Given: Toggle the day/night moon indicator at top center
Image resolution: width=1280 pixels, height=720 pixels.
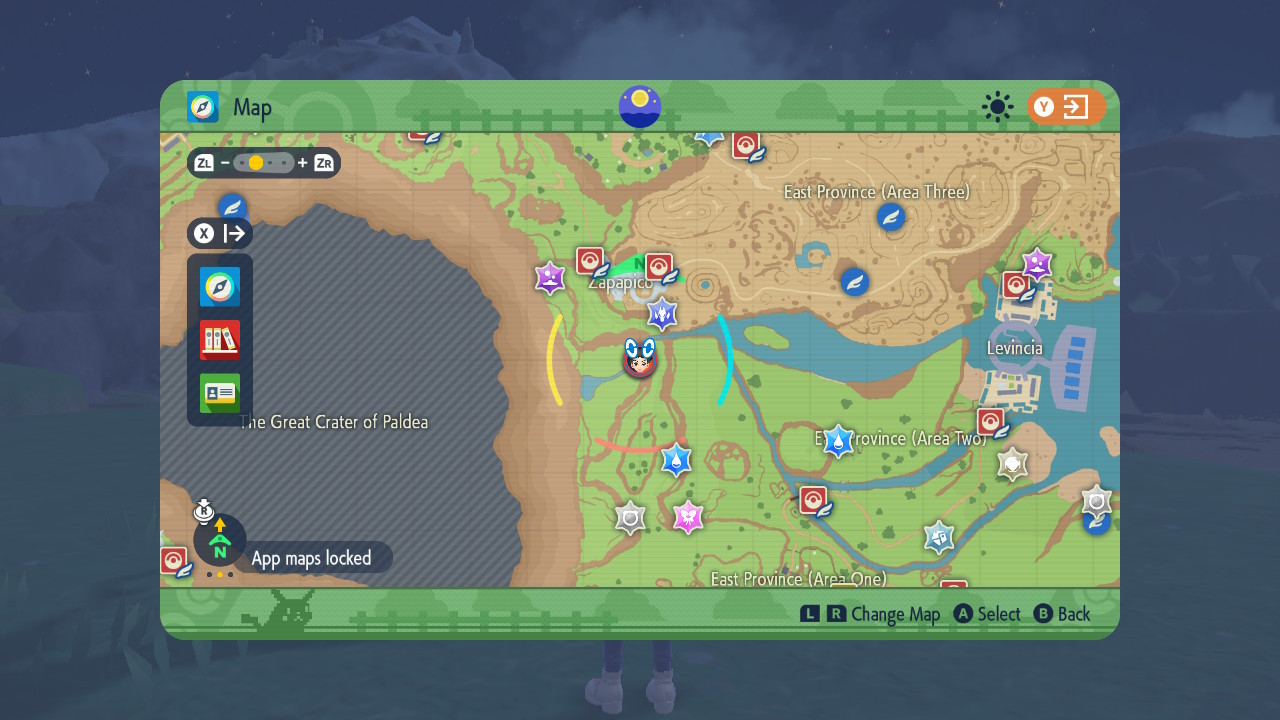Looking at the screenshot, I should click(x=639, y=107).
